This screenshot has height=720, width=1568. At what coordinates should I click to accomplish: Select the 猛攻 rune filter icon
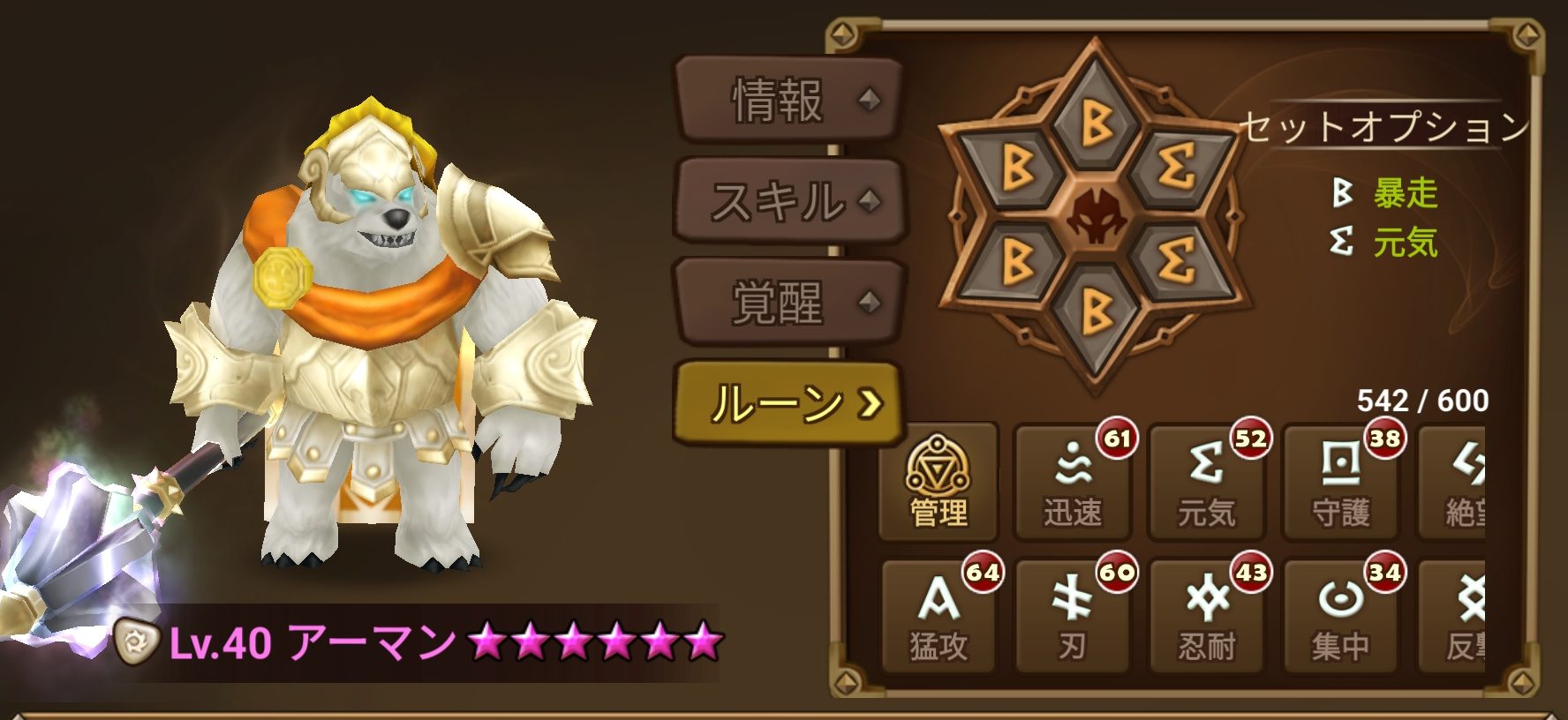[x=938, y=613]
